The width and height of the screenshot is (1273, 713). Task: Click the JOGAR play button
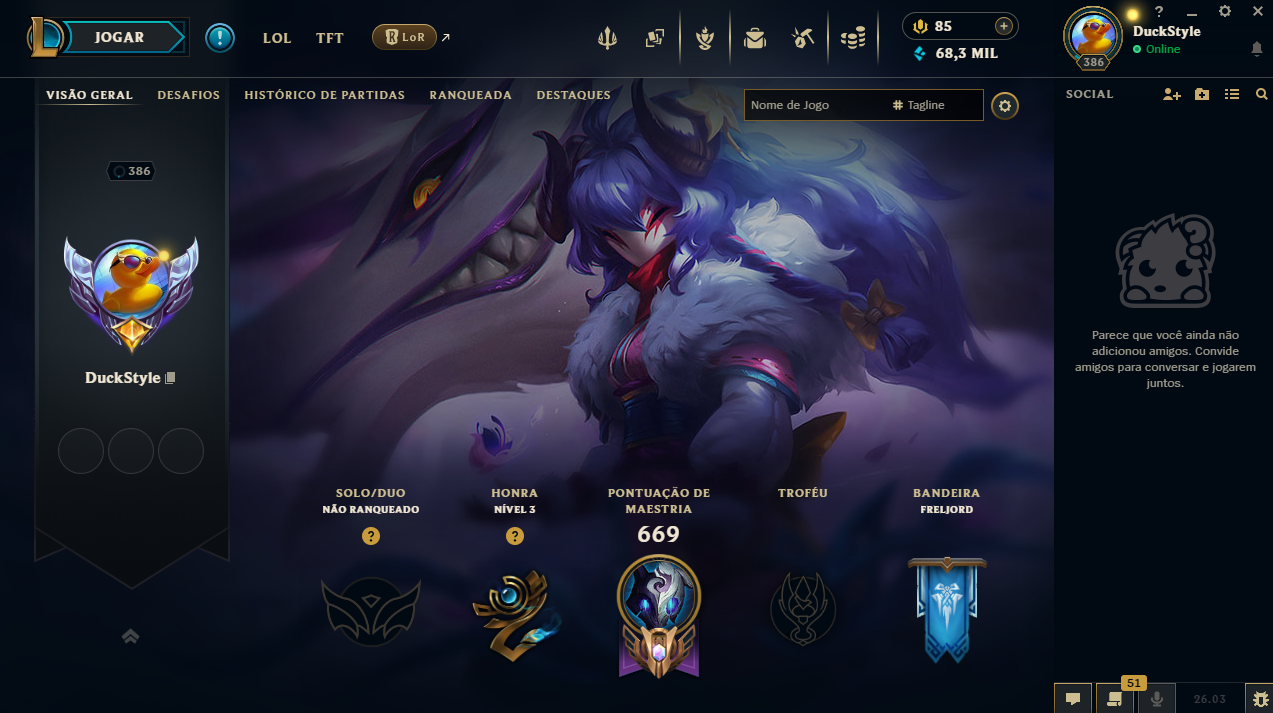coord(120,37)
